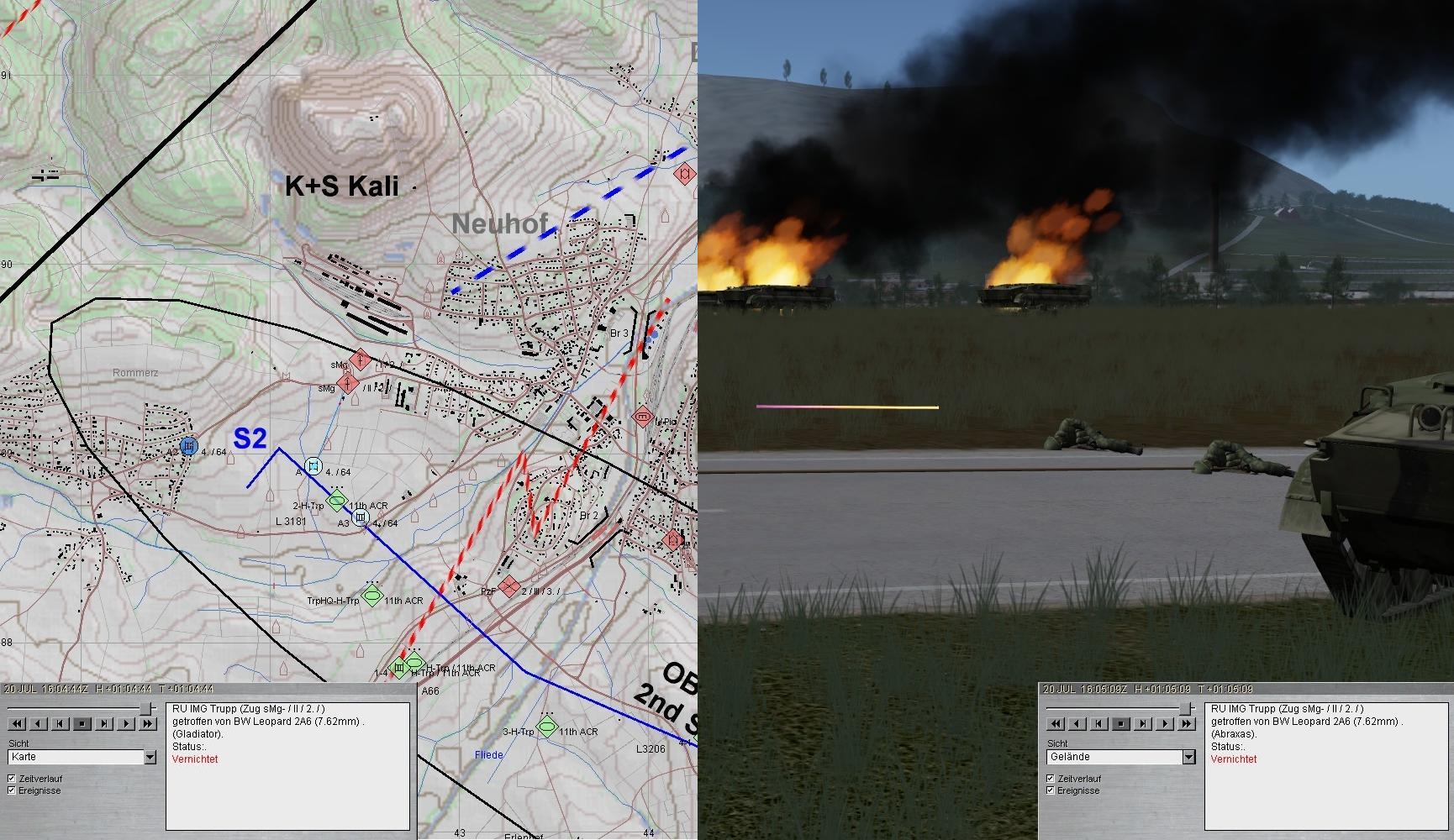This screenshot has width=1454, height=840.
Task: Uncheck Ereignisse in the Gelände panel
Action: coord(1051,790)
